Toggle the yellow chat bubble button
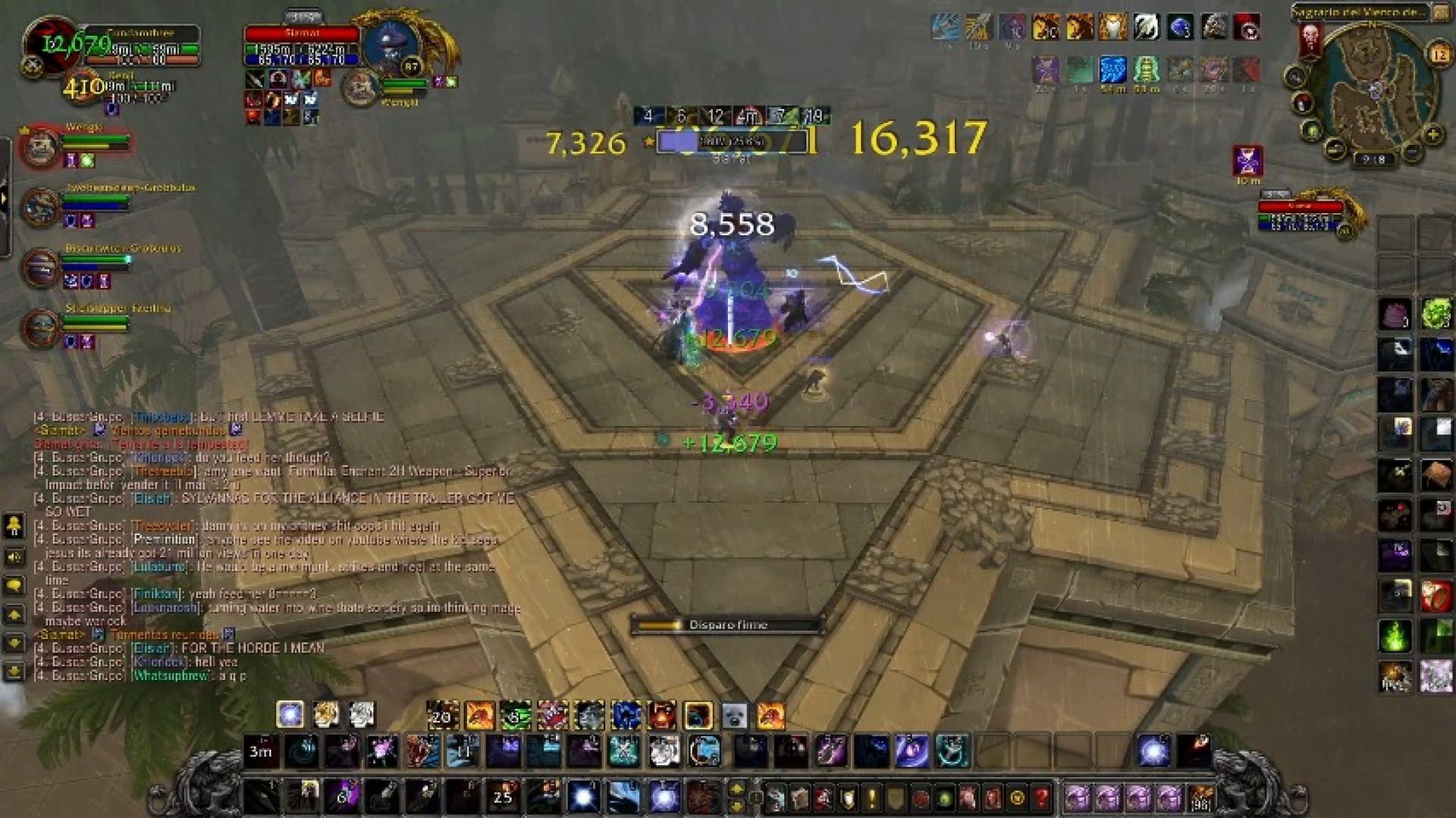Image resolution: width=1456 pixels, height=818 pixels. point(13,585)
